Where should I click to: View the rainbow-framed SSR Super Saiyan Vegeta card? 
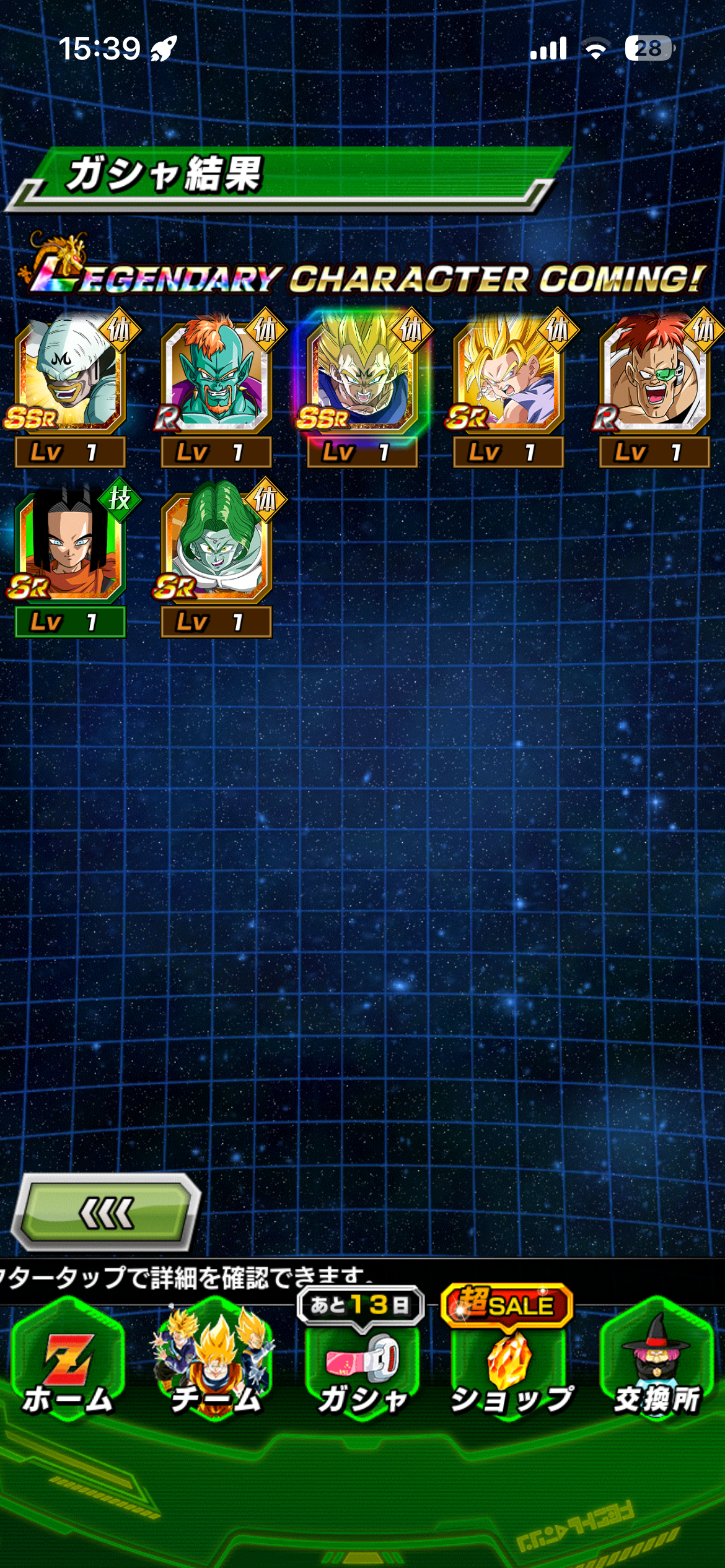(x=362, y=378)
